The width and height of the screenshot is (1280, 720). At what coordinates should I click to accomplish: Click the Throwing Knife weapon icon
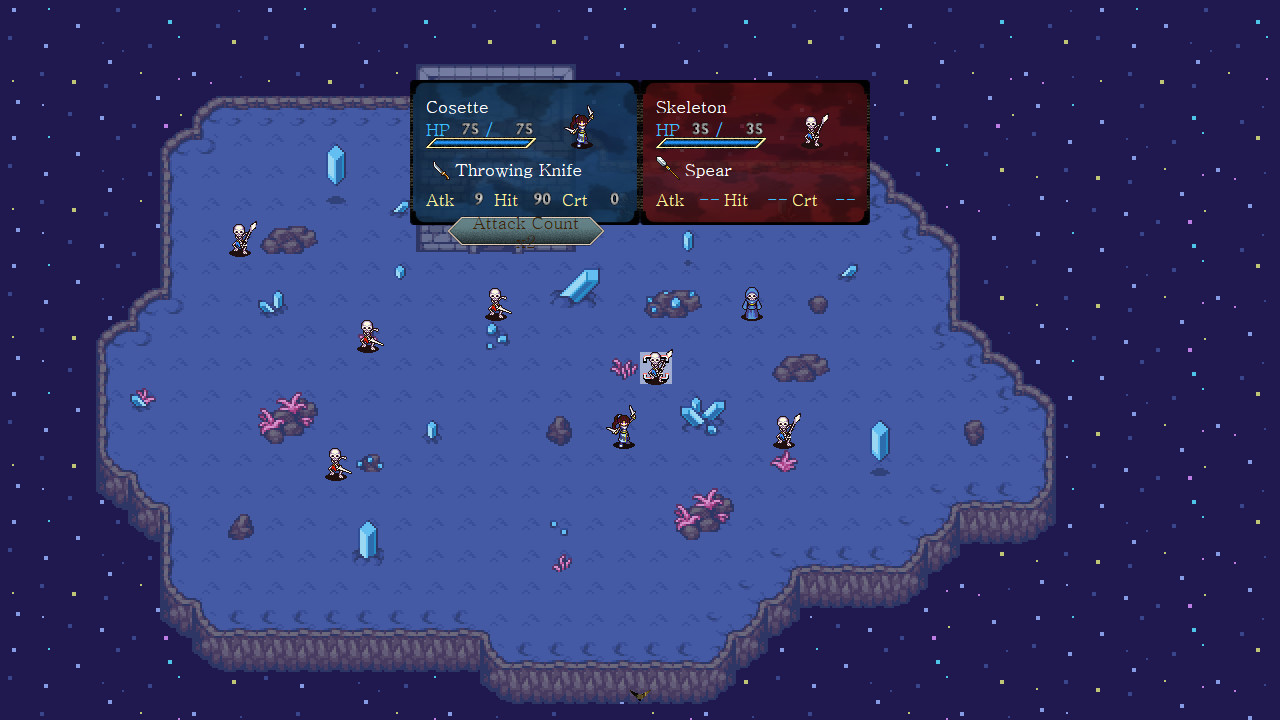(x=440, y=170)
